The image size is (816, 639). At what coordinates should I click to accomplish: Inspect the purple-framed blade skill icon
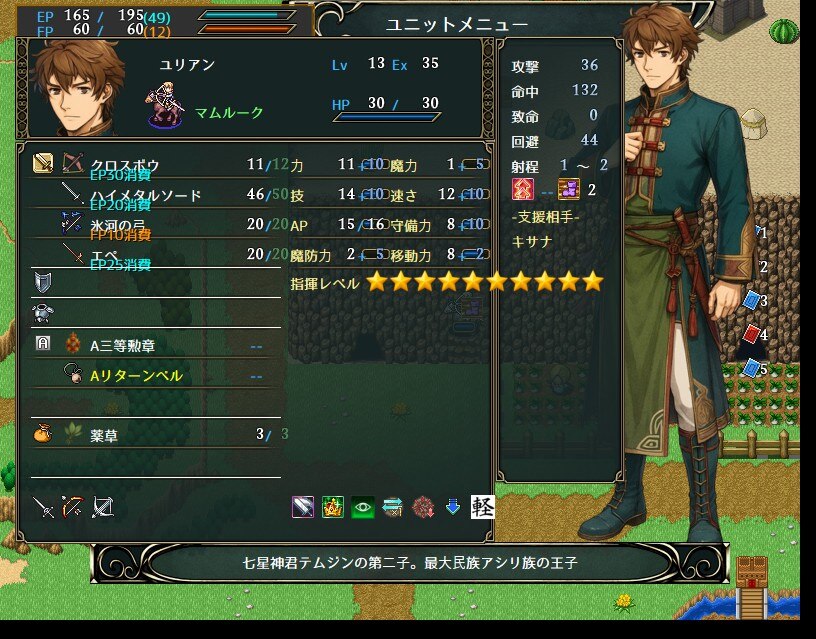[303, 507]
